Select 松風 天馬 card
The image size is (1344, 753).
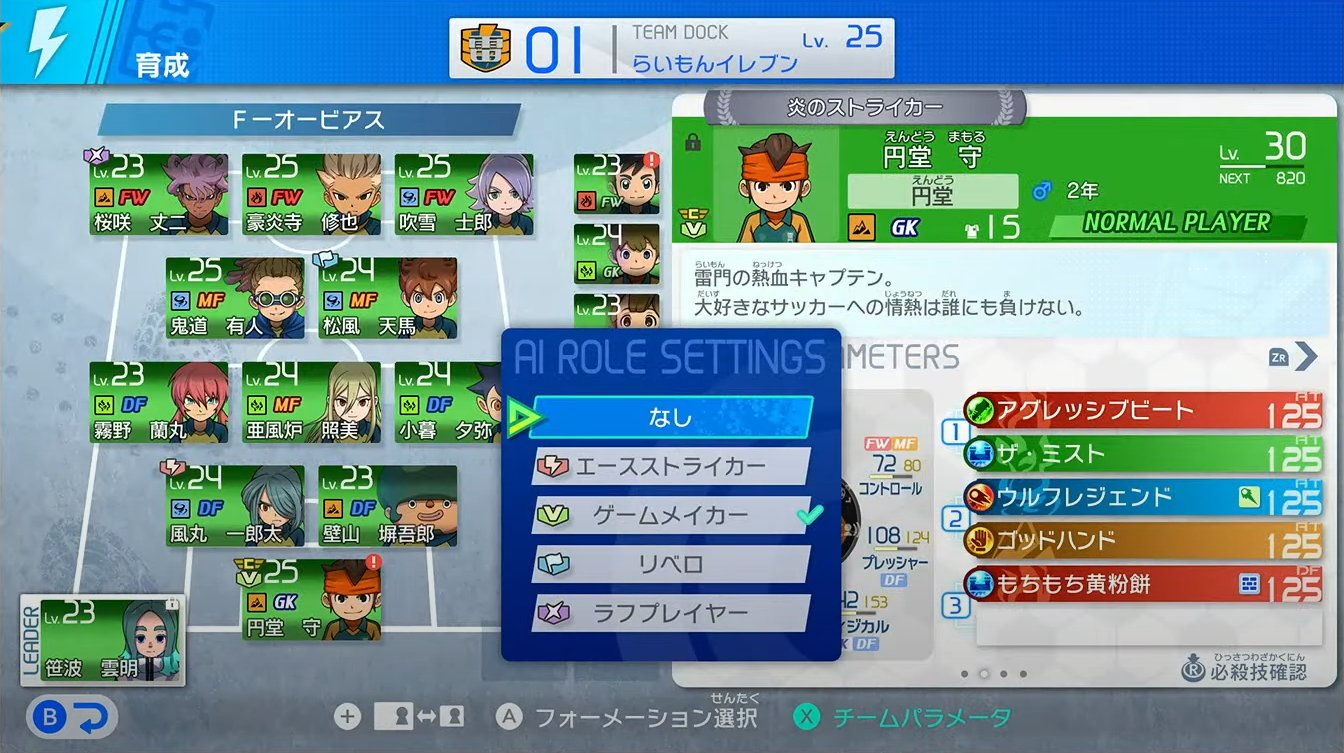click(x=387, y=298)
